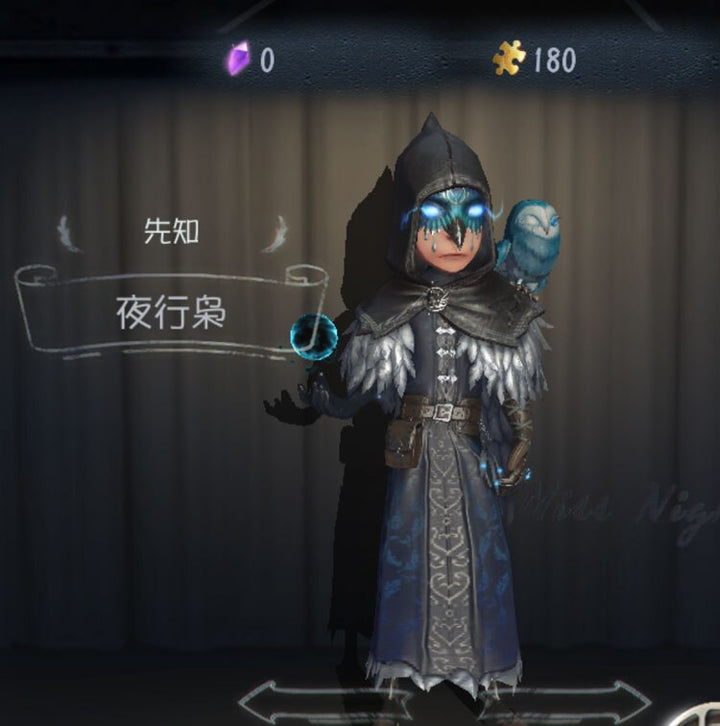The image size is (720, 726).
Task: Tap the gold puzzle piece currency icon
Action: (508, 60)
